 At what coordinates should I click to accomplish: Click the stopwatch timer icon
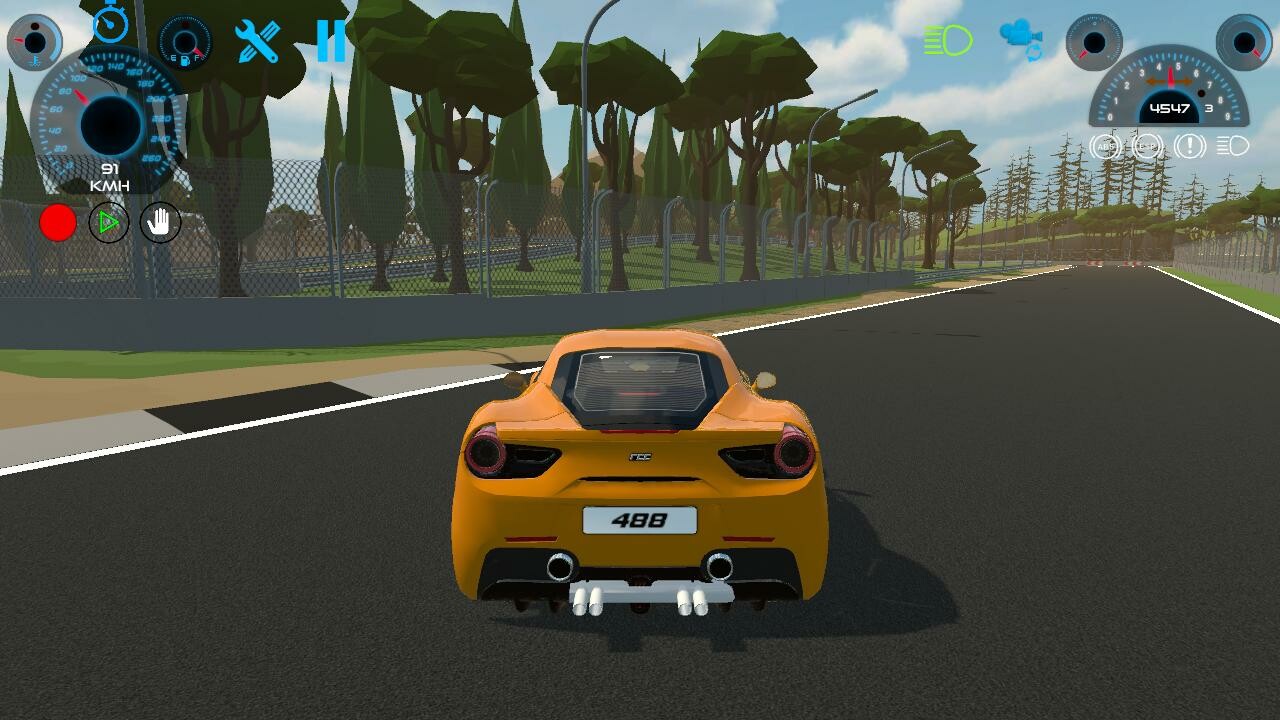coord(110,25)
